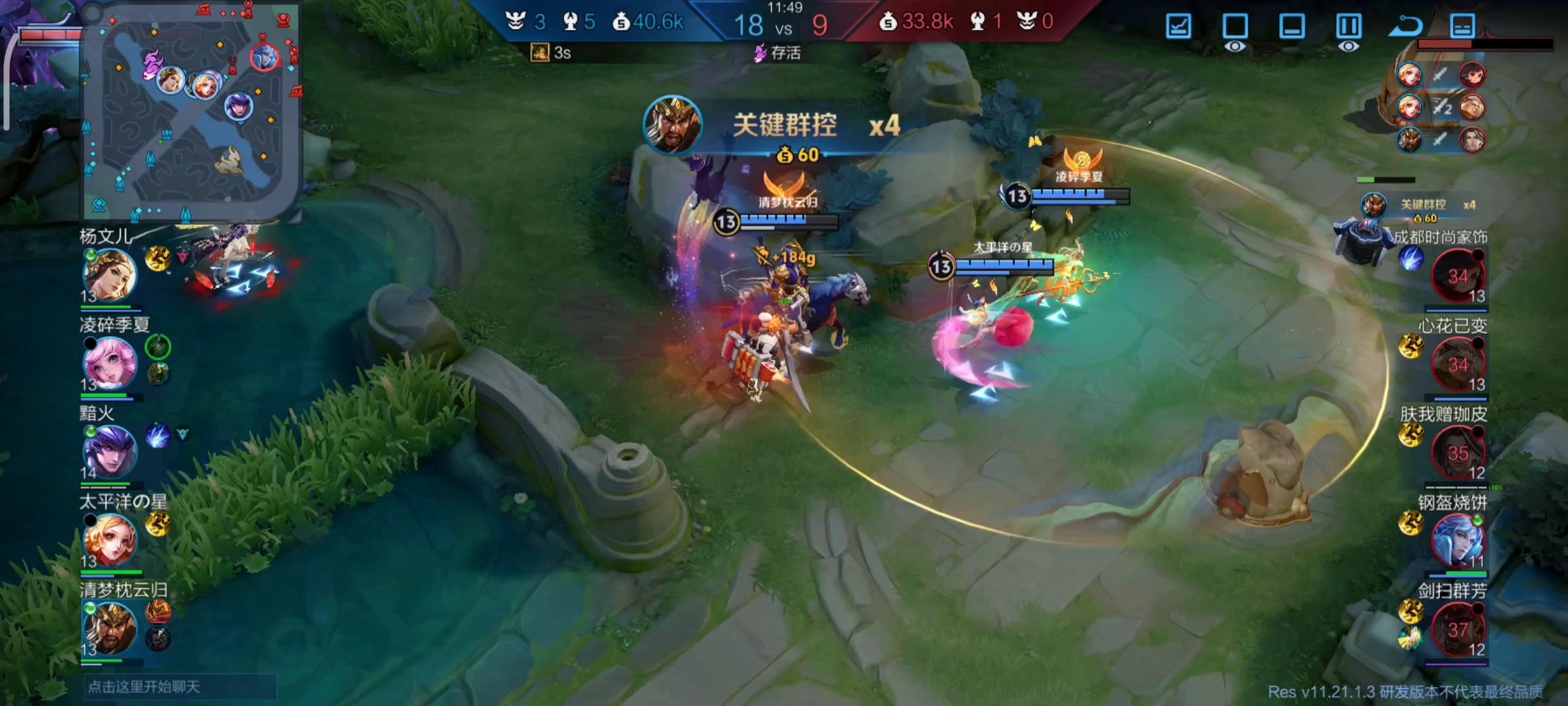Click the curved return arrow button

click(1405, 27)
